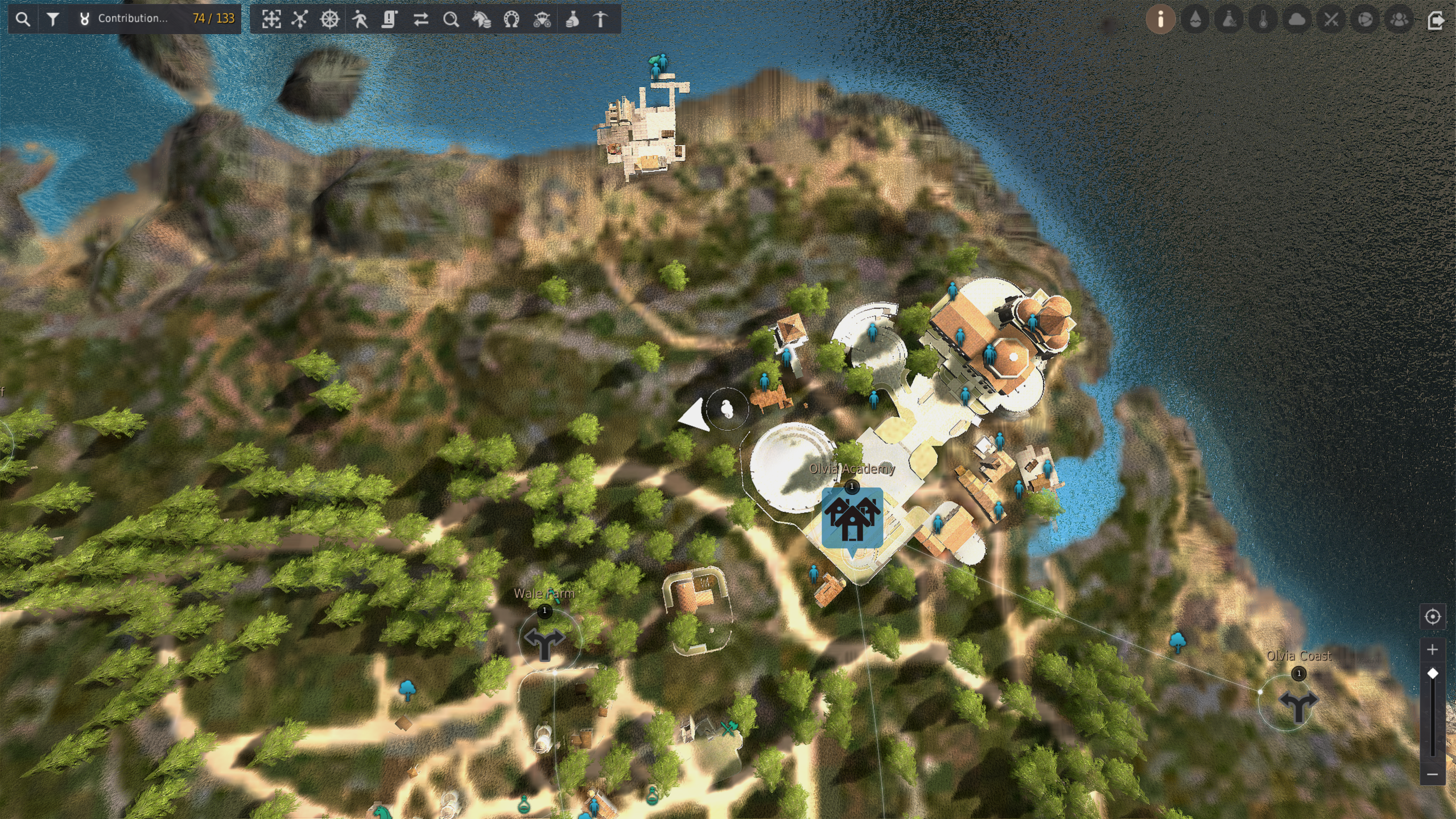Screen dimensions: 1456x819
Task: Zoom in with the plus button
Action: [x=1432, y=649]
